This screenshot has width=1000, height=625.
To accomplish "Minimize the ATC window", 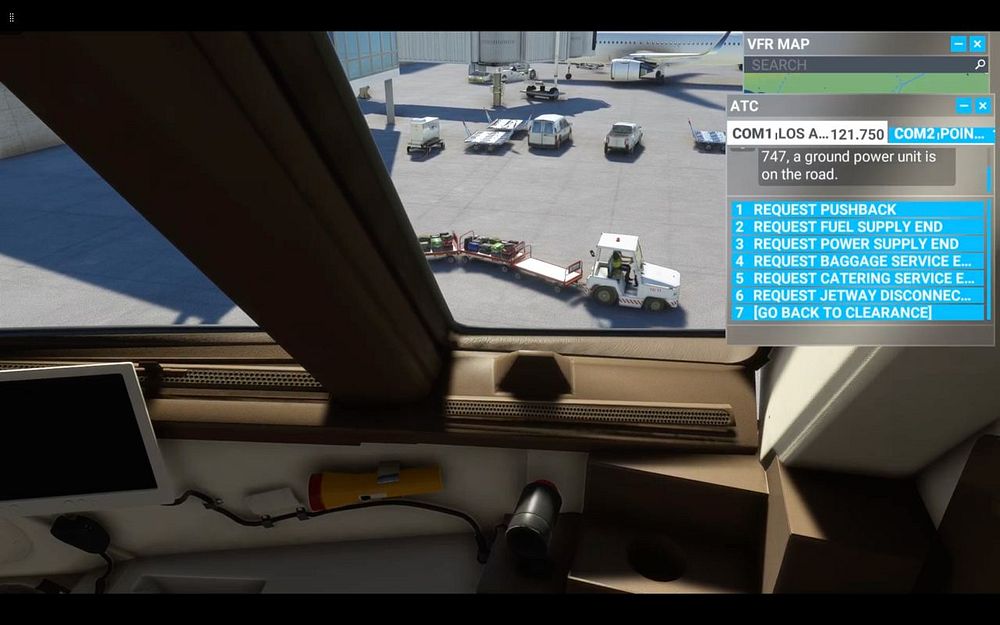I will [x=964, y=106].
